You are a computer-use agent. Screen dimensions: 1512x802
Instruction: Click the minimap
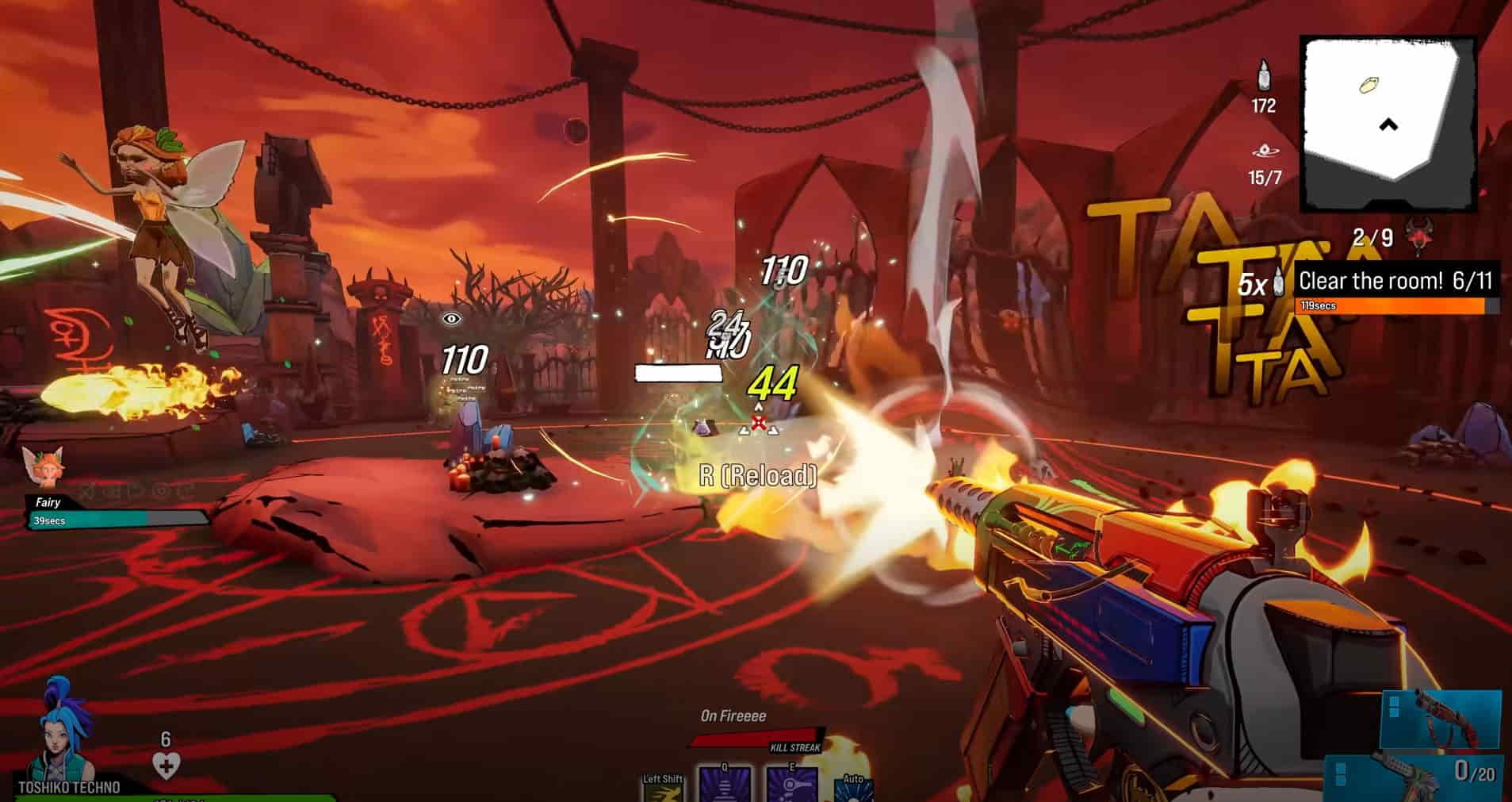click(1388, 123)
